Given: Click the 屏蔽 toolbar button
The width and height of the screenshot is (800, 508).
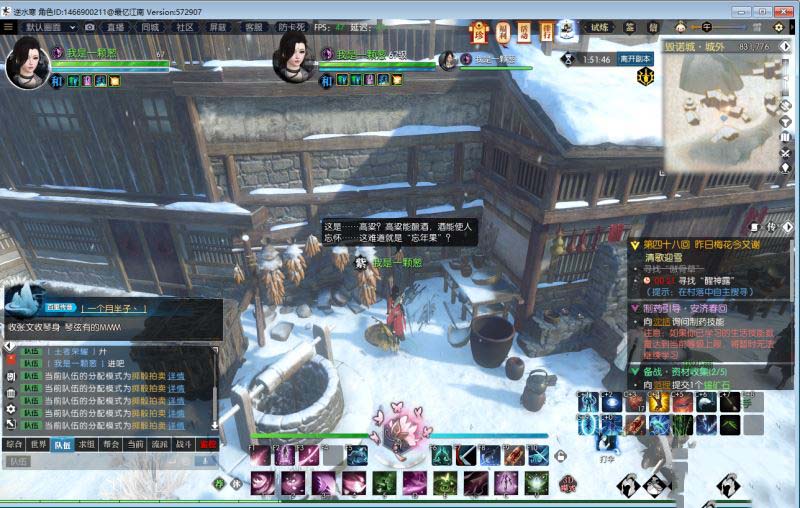Looking at the screenshot, I should (217, 27).
